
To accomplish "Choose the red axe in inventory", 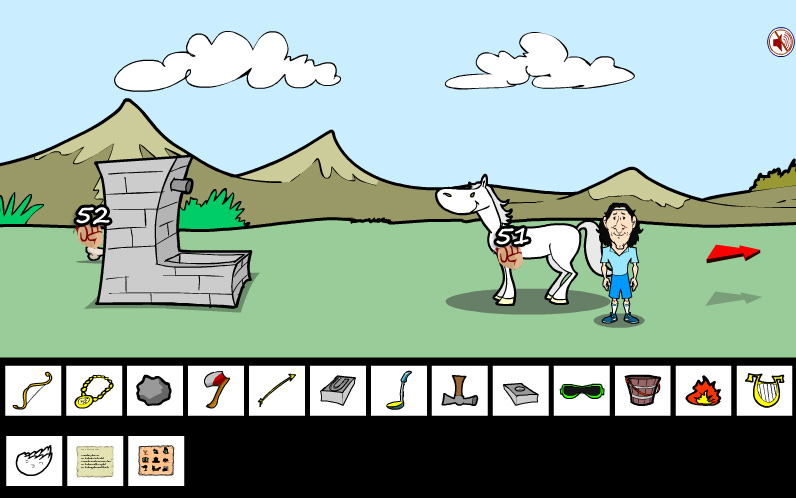I will click(x=216, y=390).
